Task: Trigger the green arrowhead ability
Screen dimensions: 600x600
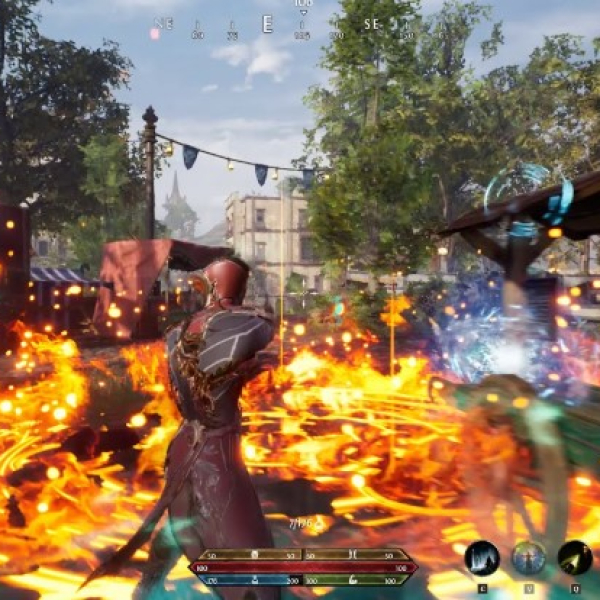Action: tap(574, 558)
